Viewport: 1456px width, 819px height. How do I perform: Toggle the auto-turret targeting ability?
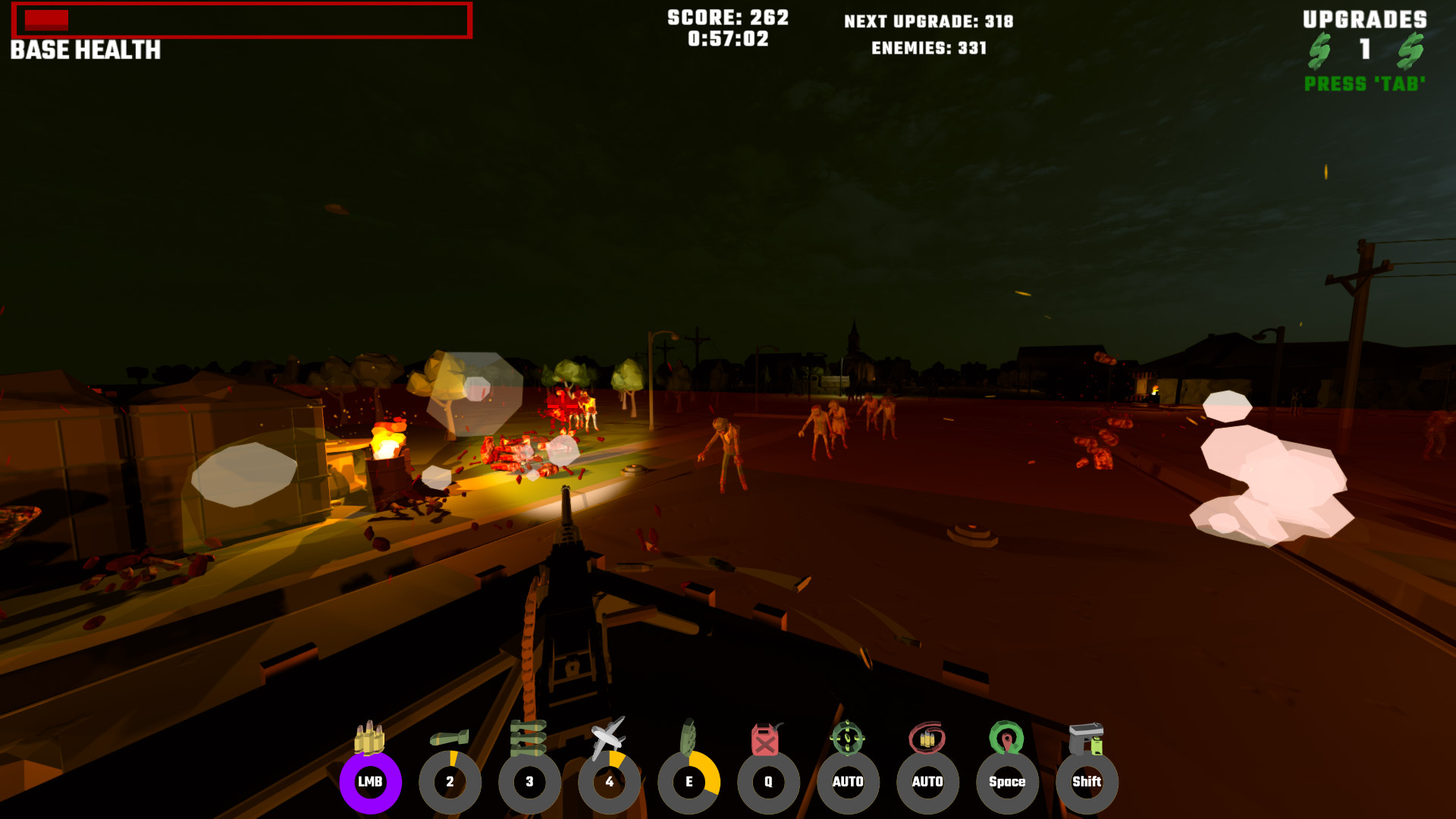(x=849, y=782)
